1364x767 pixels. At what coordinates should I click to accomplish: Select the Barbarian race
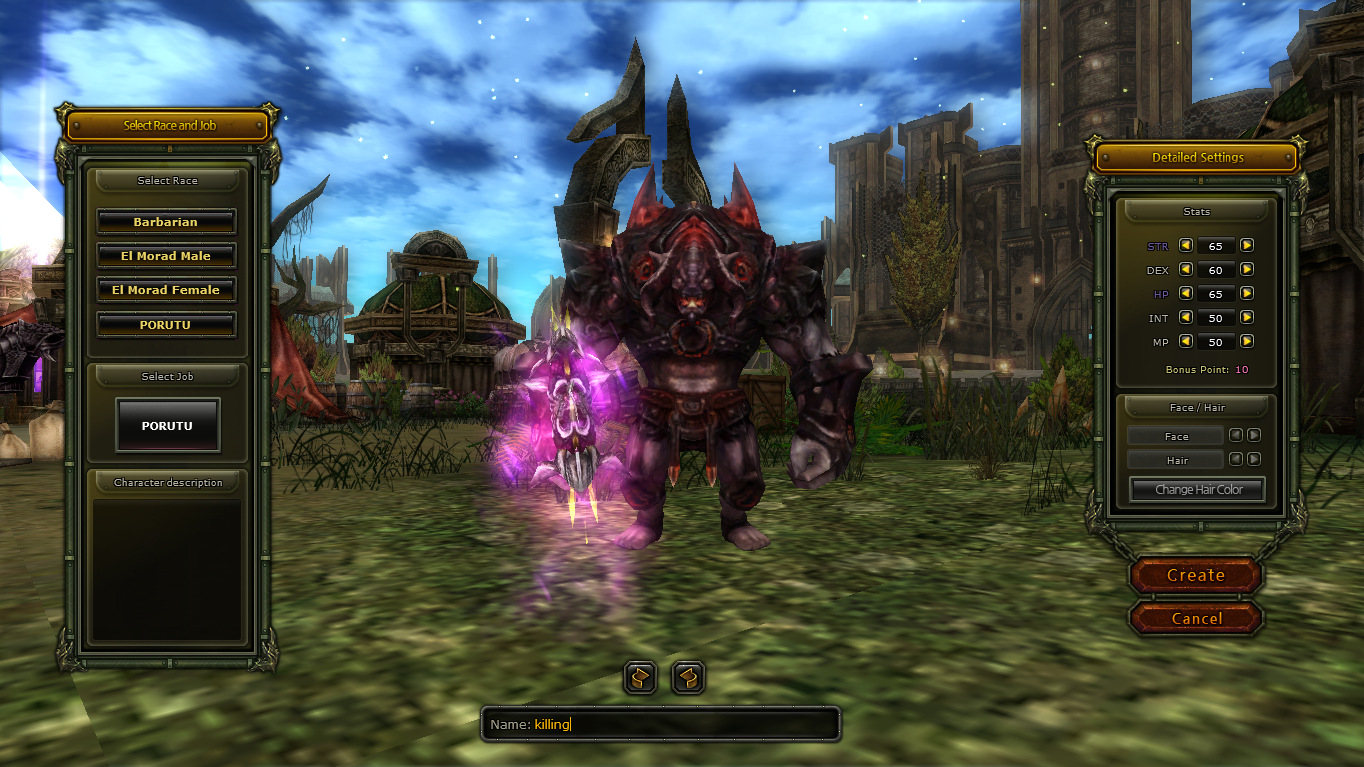click(166, 222)
